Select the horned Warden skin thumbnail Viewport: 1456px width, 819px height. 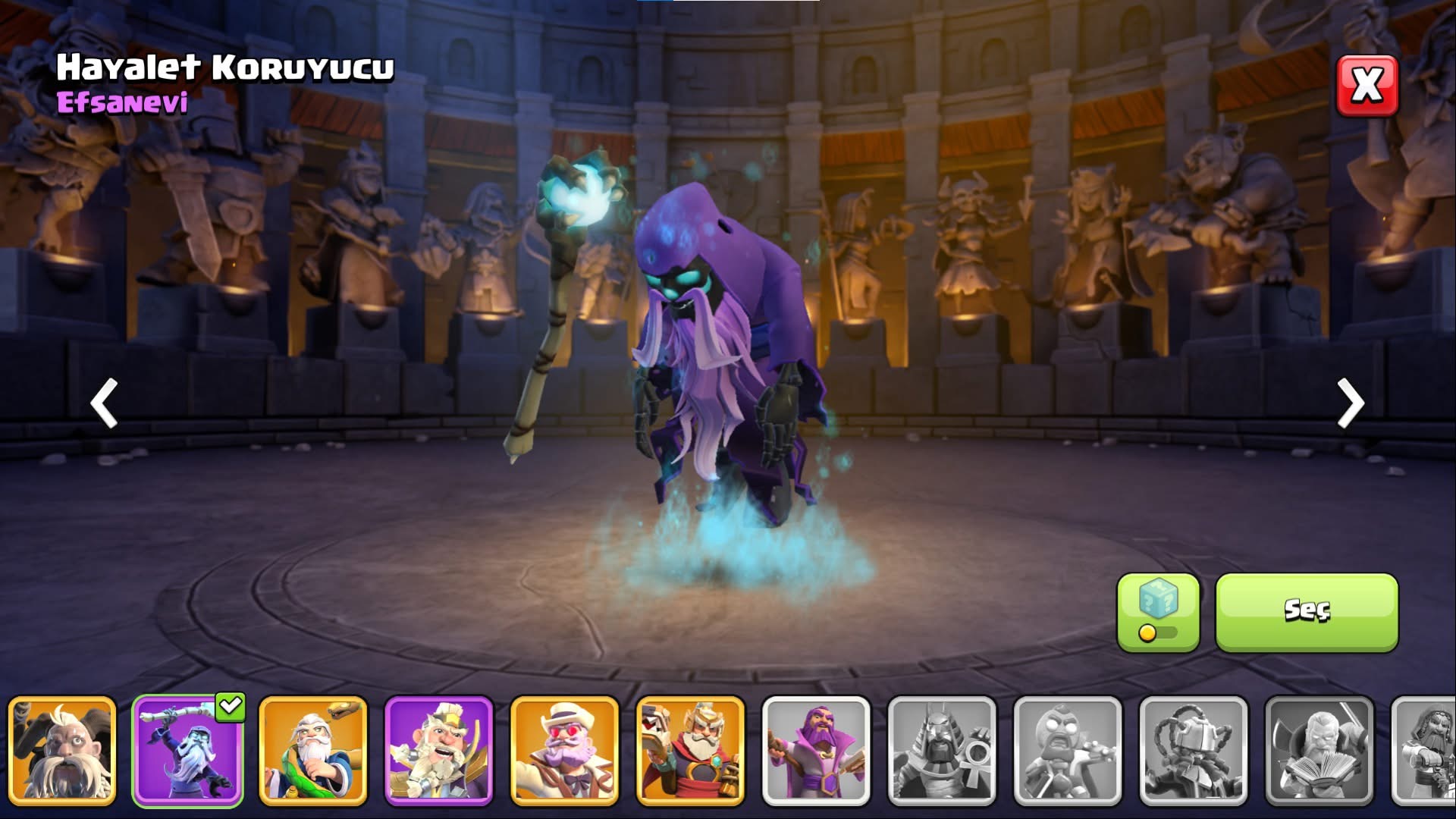tap(62, 750)
